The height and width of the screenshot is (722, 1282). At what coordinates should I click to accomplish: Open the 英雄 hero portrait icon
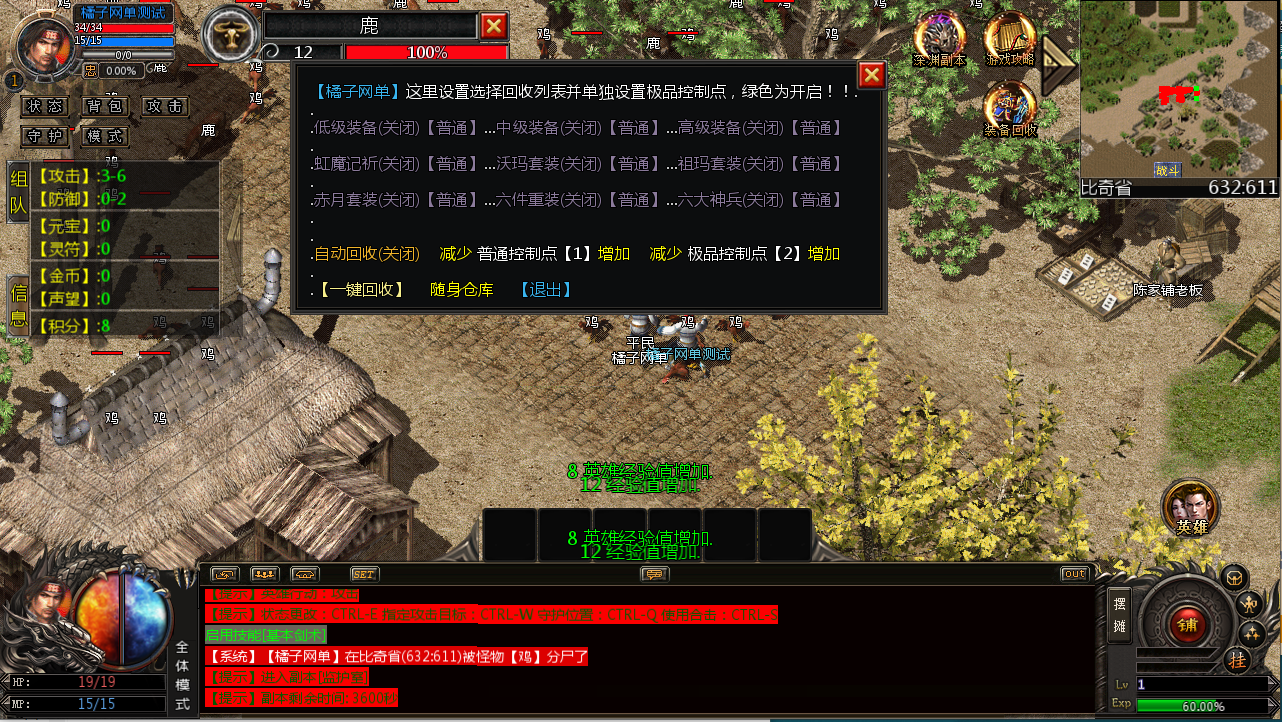click(x=1190, y=506)
